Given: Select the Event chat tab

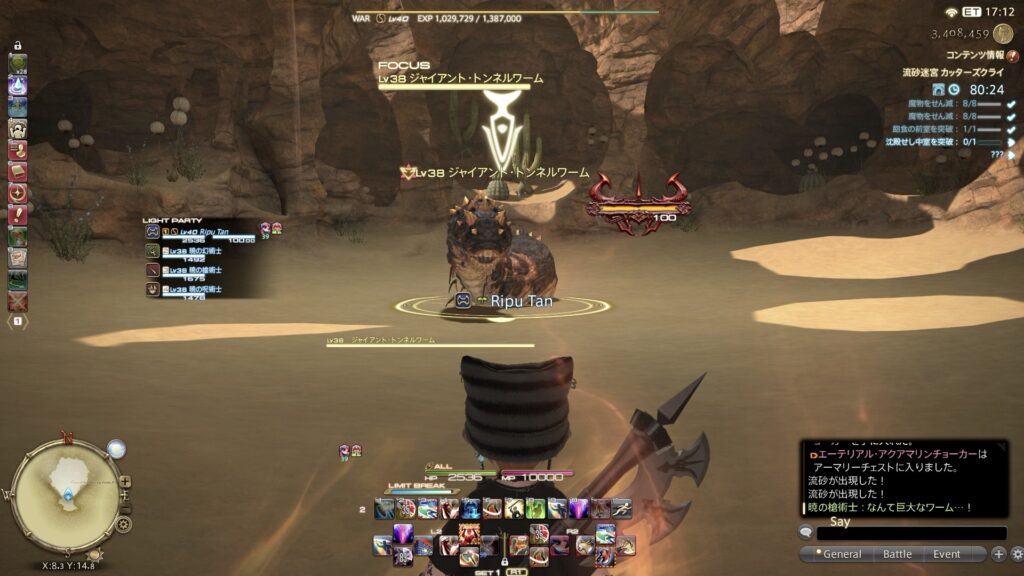Looking at the screenshot, I should 947,554.
